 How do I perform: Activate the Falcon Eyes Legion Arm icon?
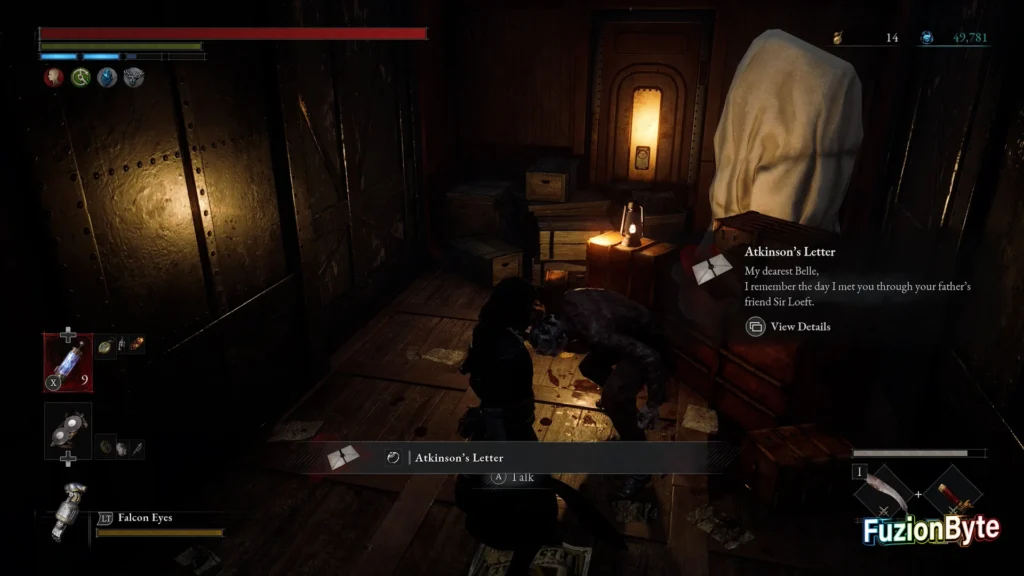[70, 511]
